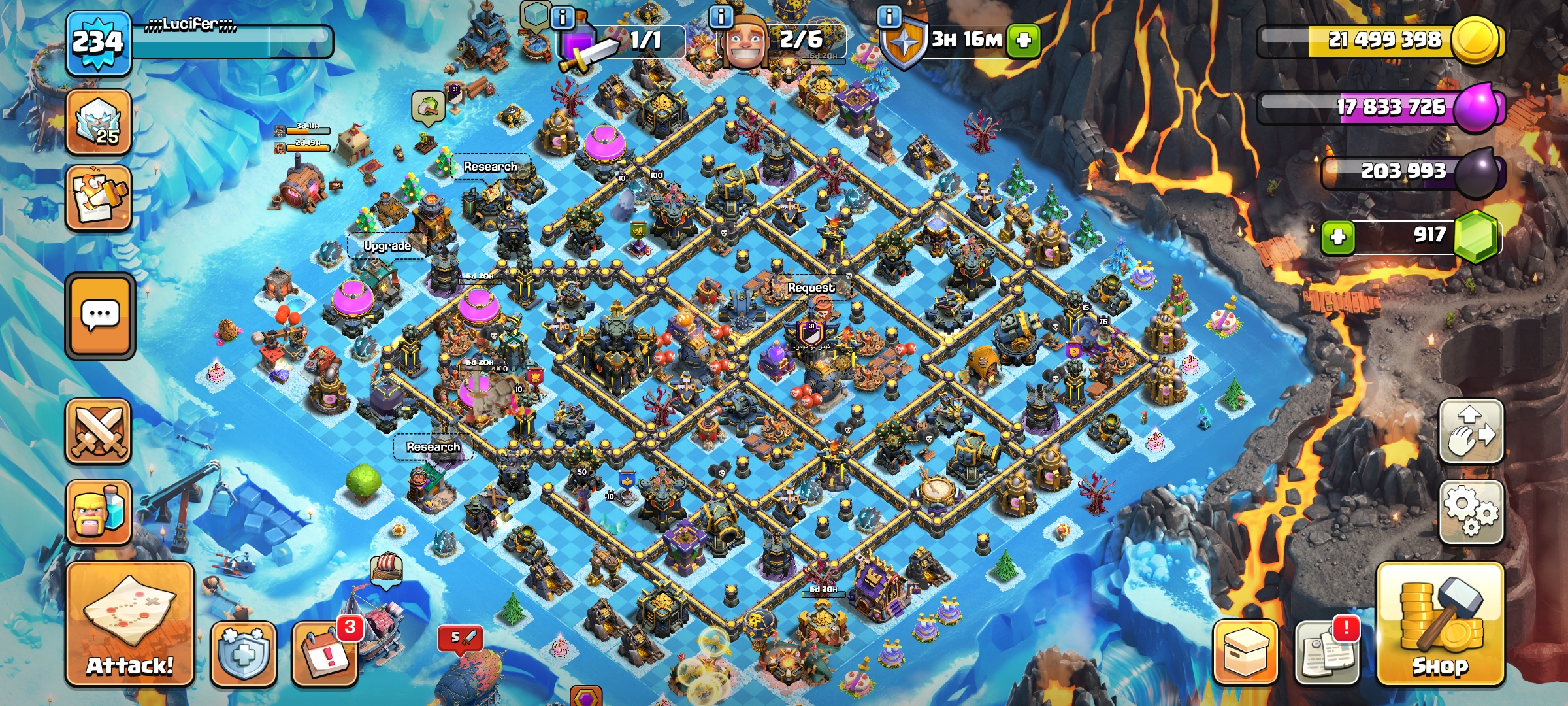Image resolution: width=1568 pixels, height=706 pixels.
Task: Open the chat speech bubble
Action: 100,316
